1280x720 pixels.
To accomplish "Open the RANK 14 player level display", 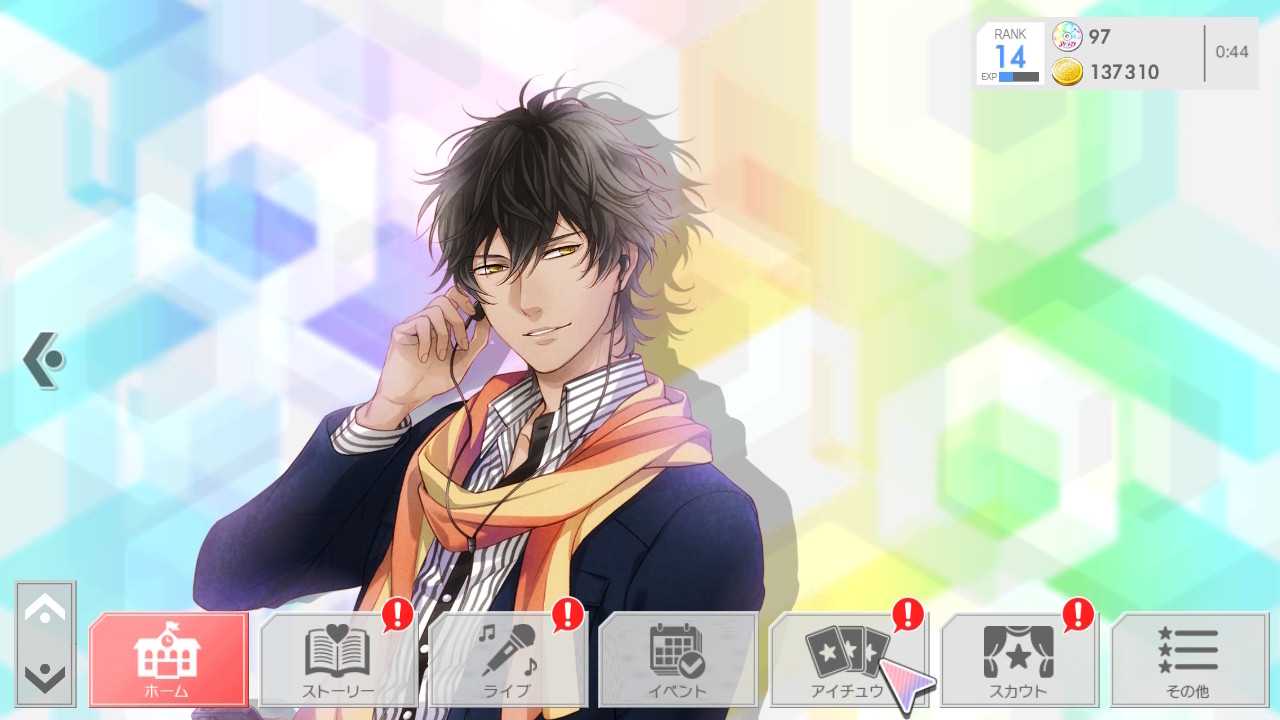I will click(1009, 45).
